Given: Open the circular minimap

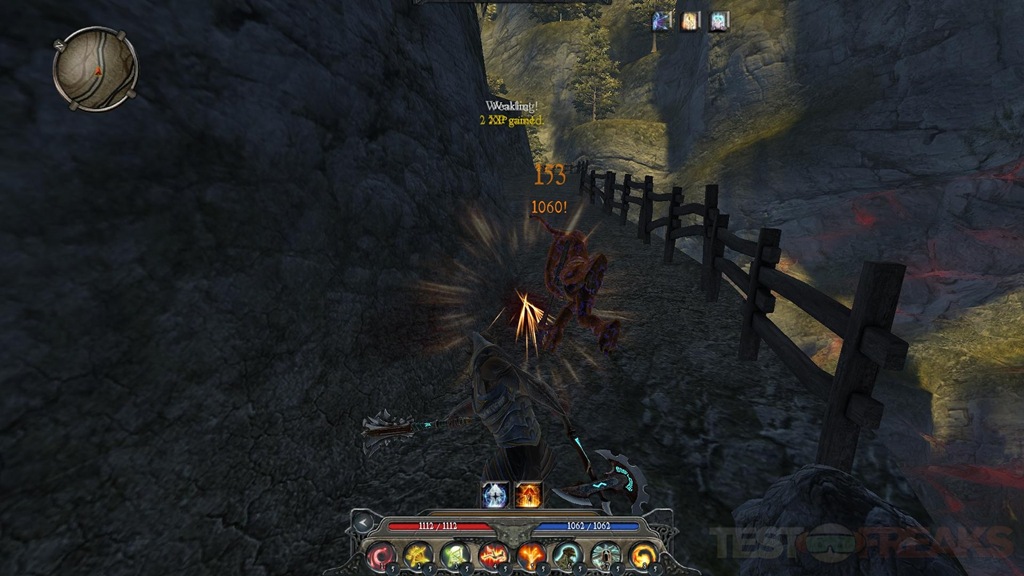Looking at the screenshot, I should click(x=95, y=68).
